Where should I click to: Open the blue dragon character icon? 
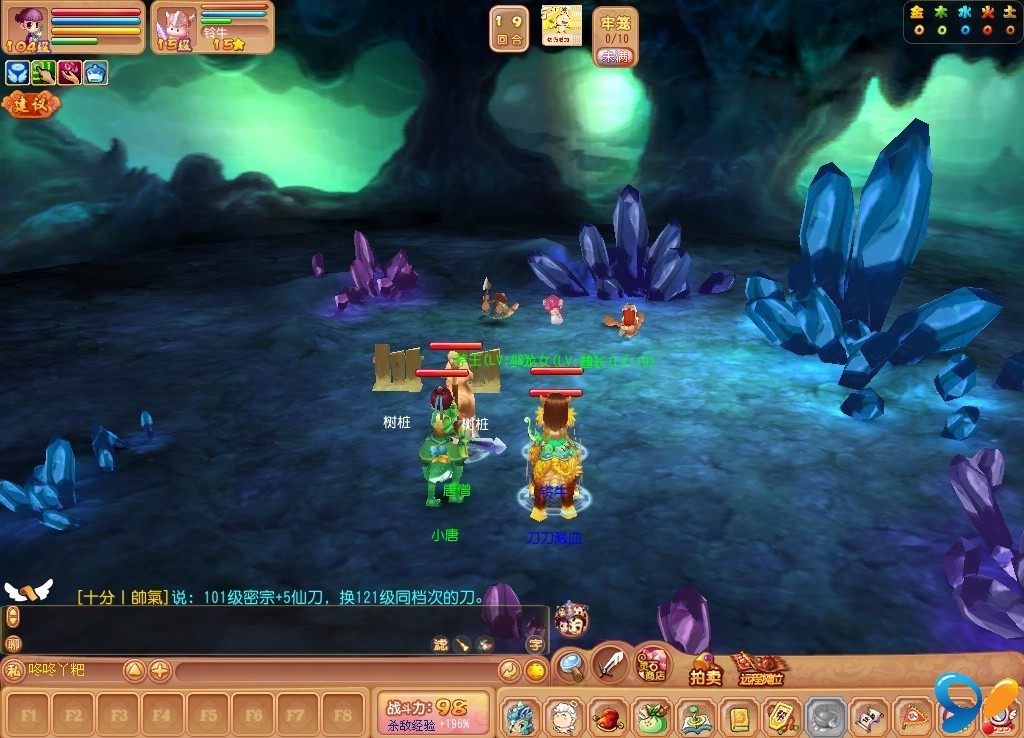pyautogui.click(x=520, y=716)
